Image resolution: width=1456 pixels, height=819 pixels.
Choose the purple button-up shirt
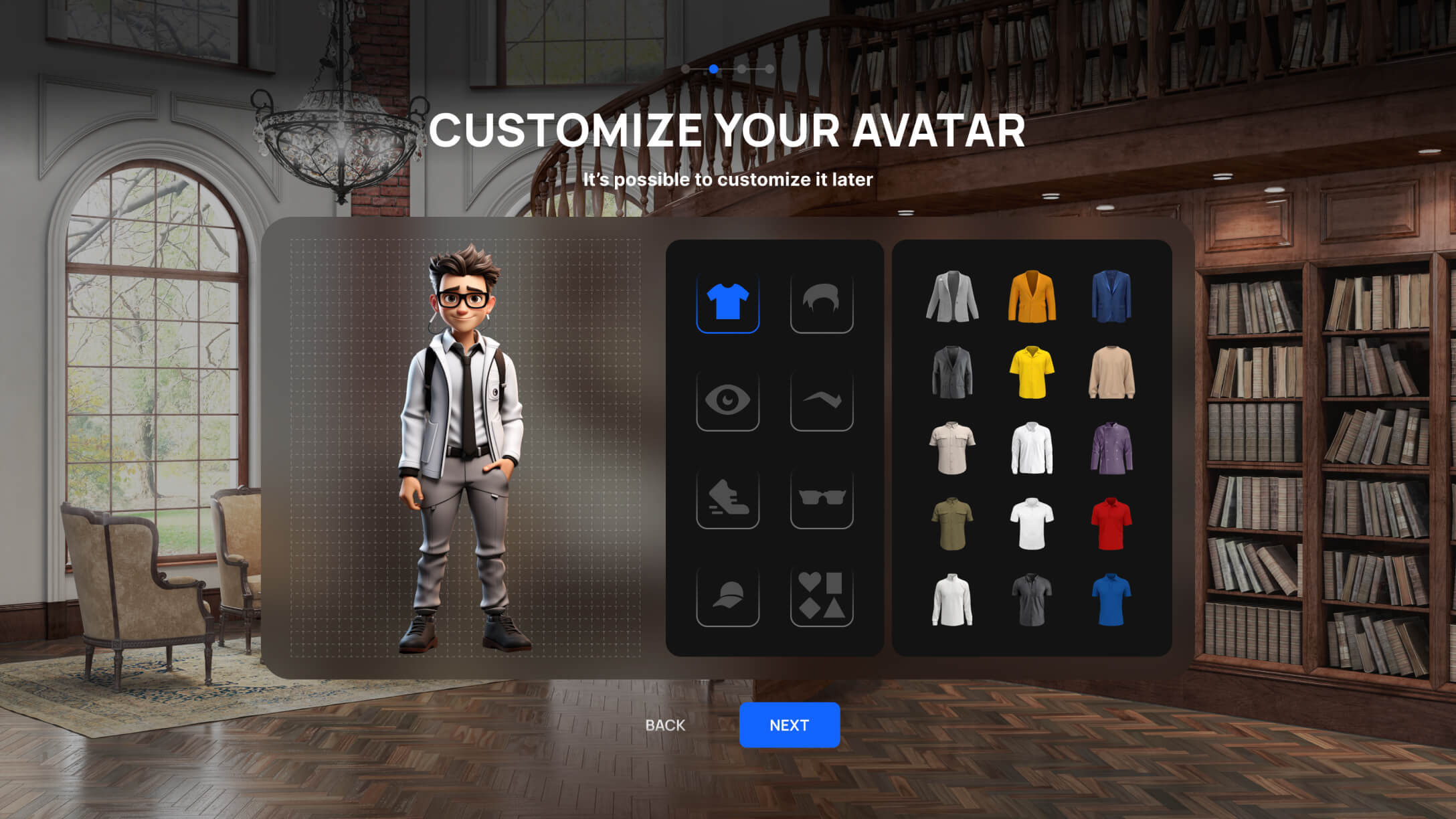click(x=1111, y=448)
